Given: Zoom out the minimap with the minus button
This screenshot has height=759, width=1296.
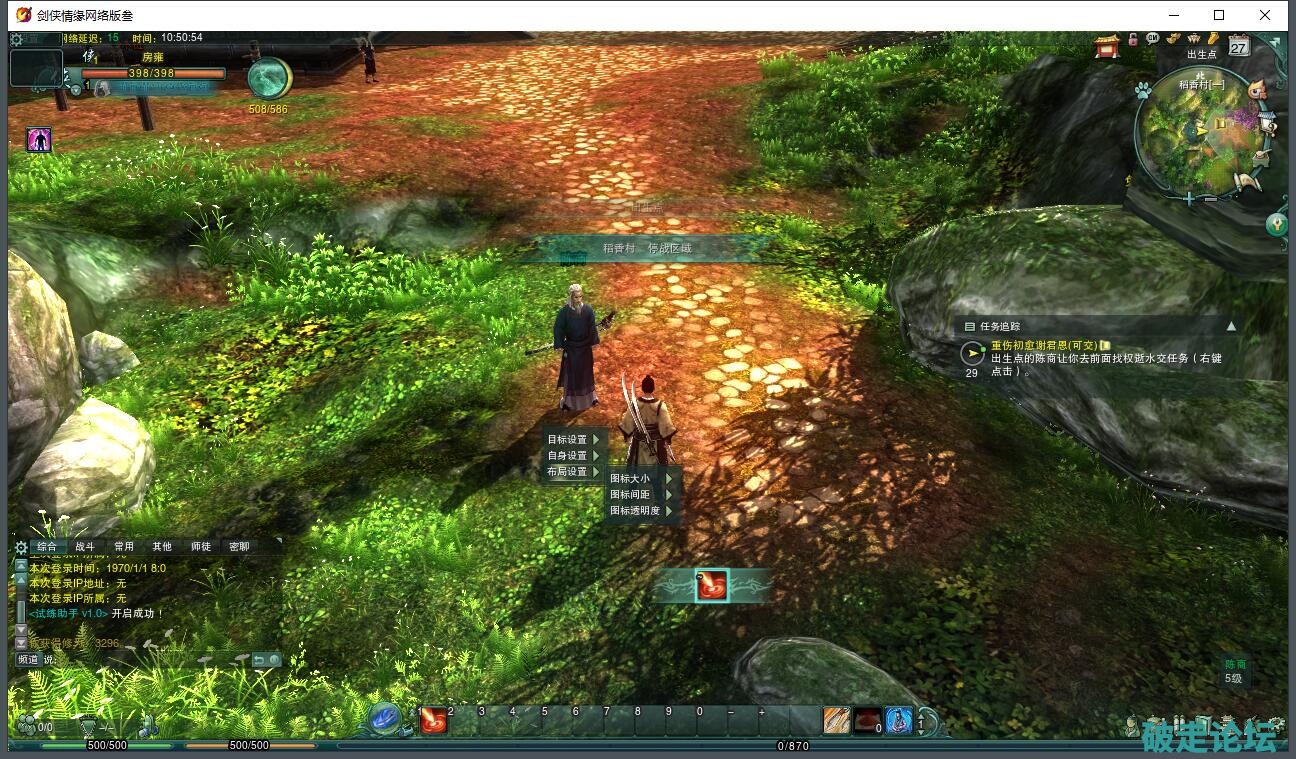Looking at the screenshot, I should pyautogui.click(x=1210, y=199).
